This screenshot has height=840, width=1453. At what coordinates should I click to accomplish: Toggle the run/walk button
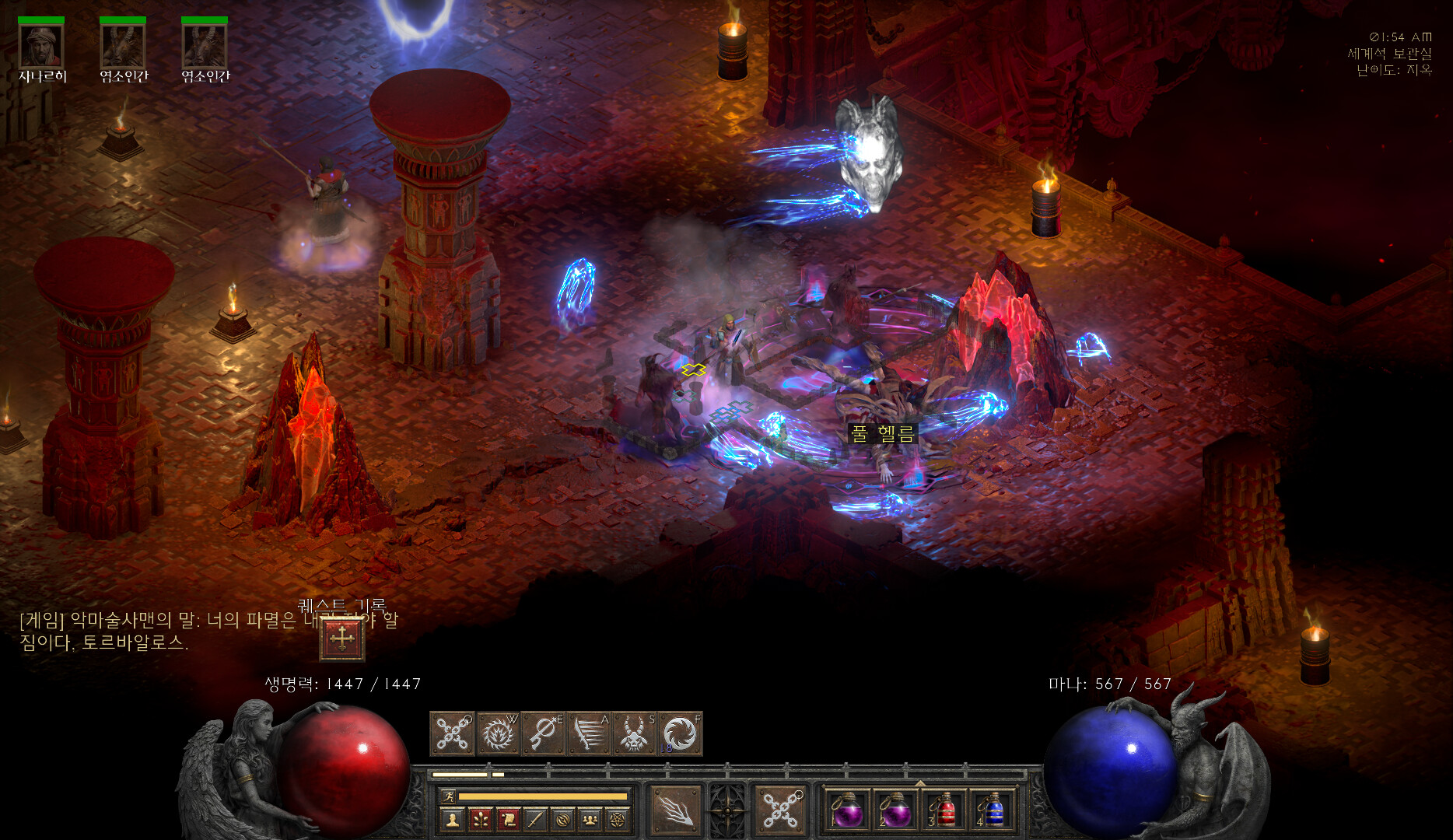point(447,796)
